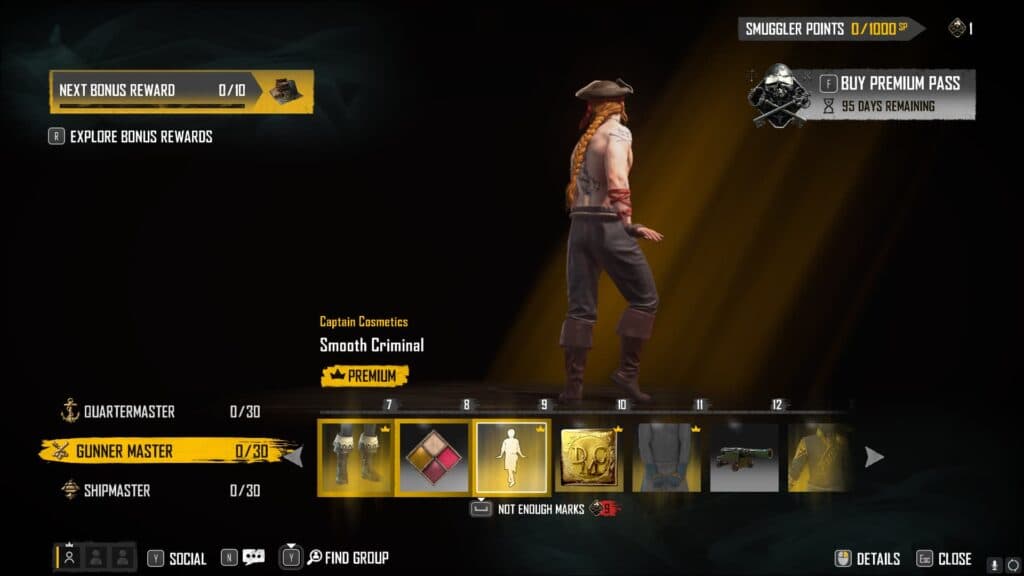
Task: Choose the four-color diamond palette reward
Action: pyautogui.click(x=434, y=457)
